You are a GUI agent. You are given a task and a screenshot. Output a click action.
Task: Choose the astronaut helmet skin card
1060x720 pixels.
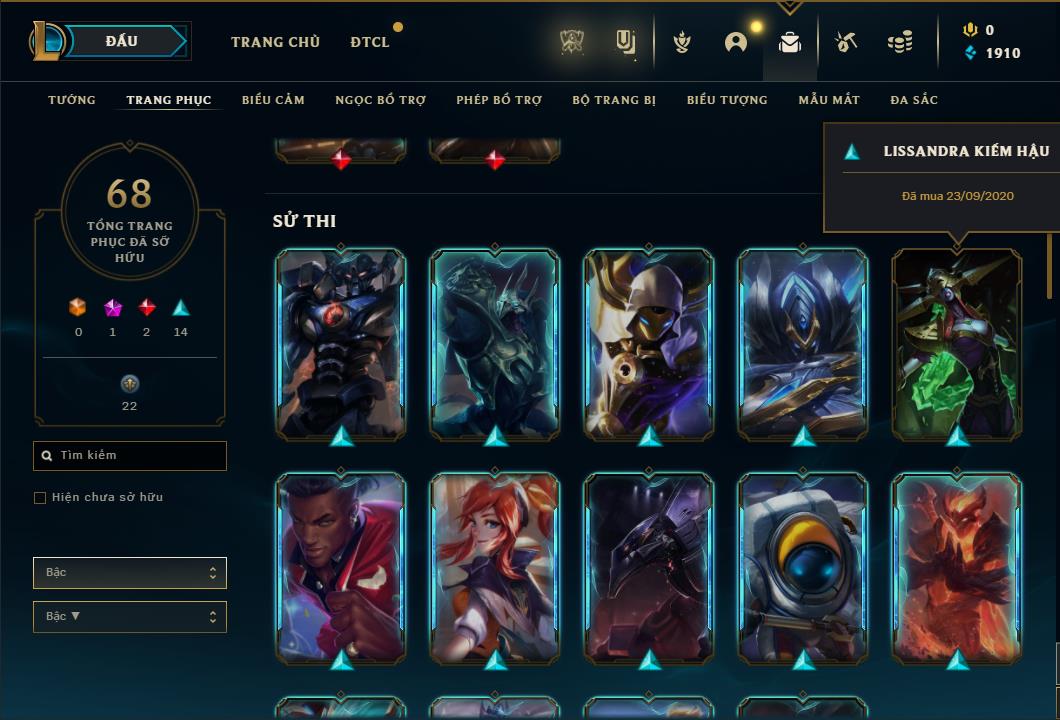coord(803,567)
